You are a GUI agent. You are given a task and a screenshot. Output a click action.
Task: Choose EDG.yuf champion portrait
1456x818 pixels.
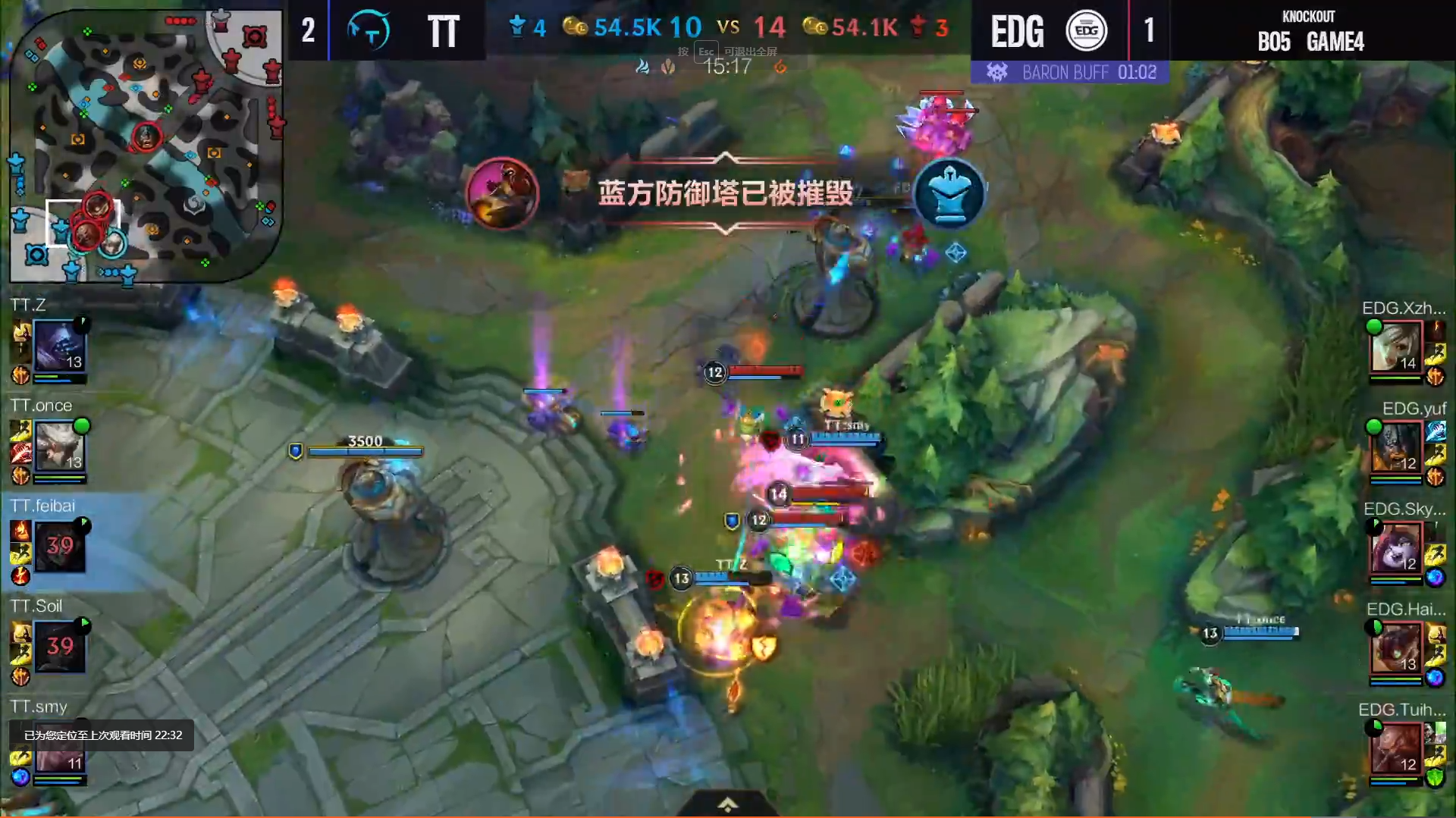(1395, 447)
